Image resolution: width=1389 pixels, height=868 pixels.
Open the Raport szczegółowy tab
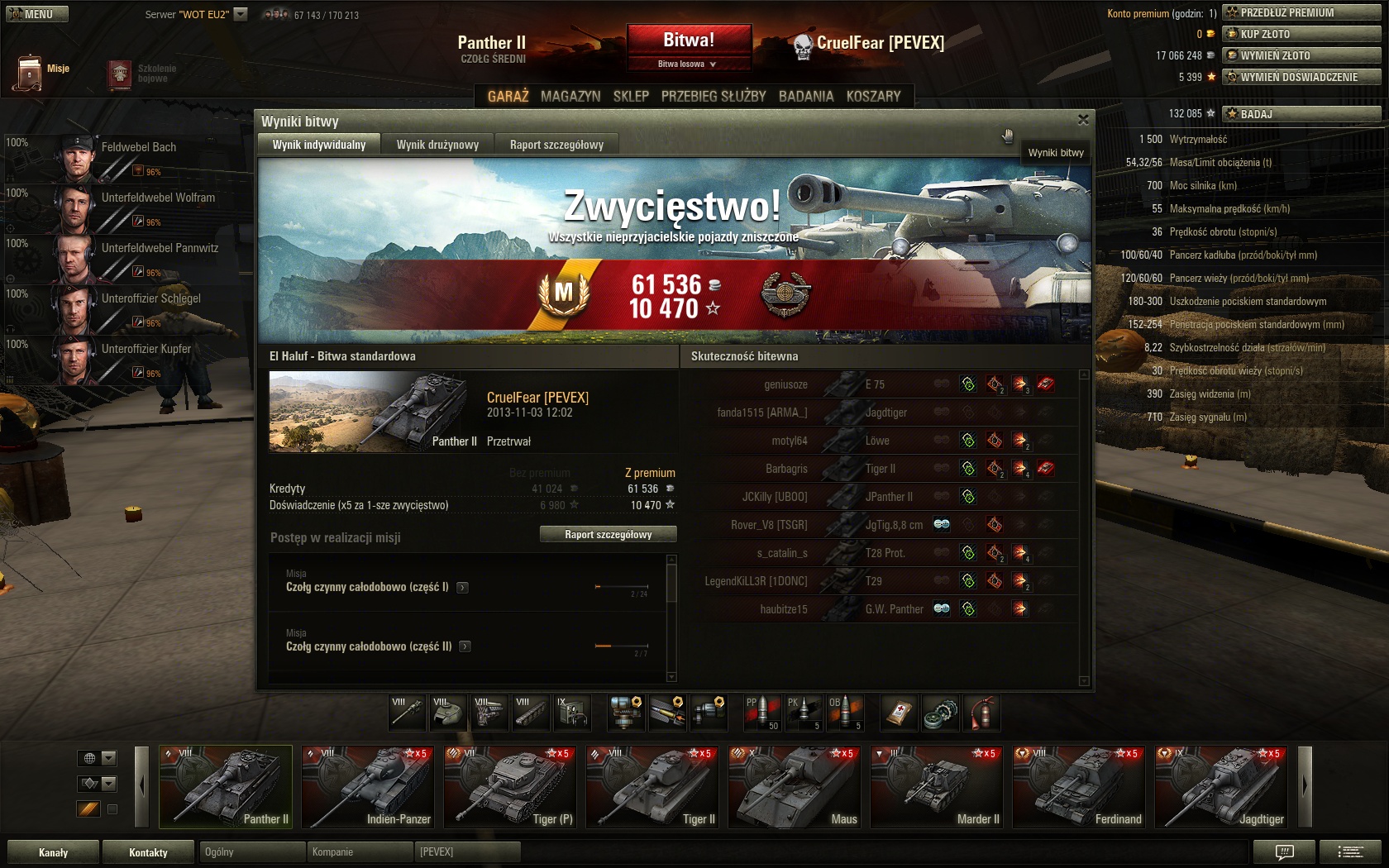point(556,145)
